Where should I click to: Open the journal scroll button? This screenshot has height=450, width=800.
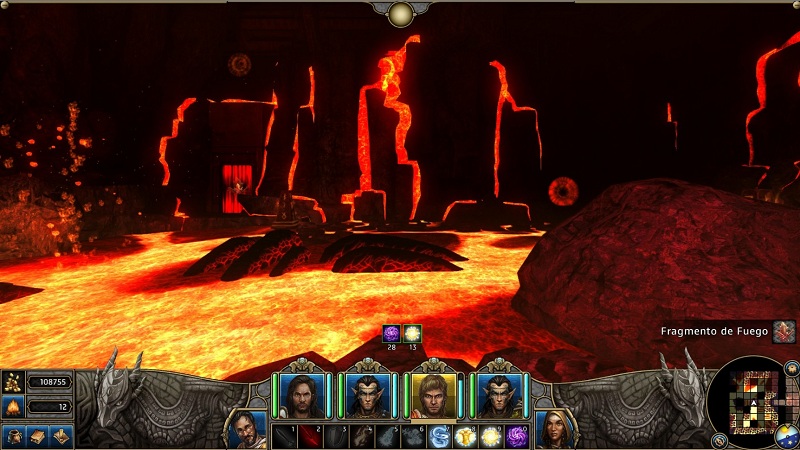click(x=59, y=435)
